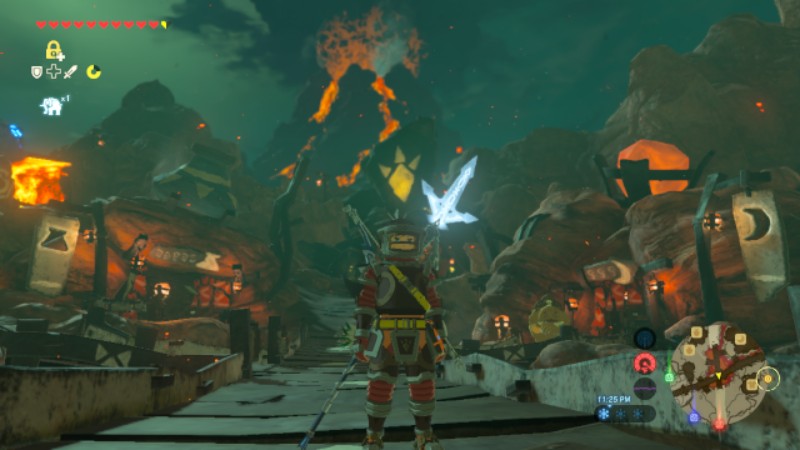Select the sword weapon icon
The image size is (800, 450).
coord(71,72)
